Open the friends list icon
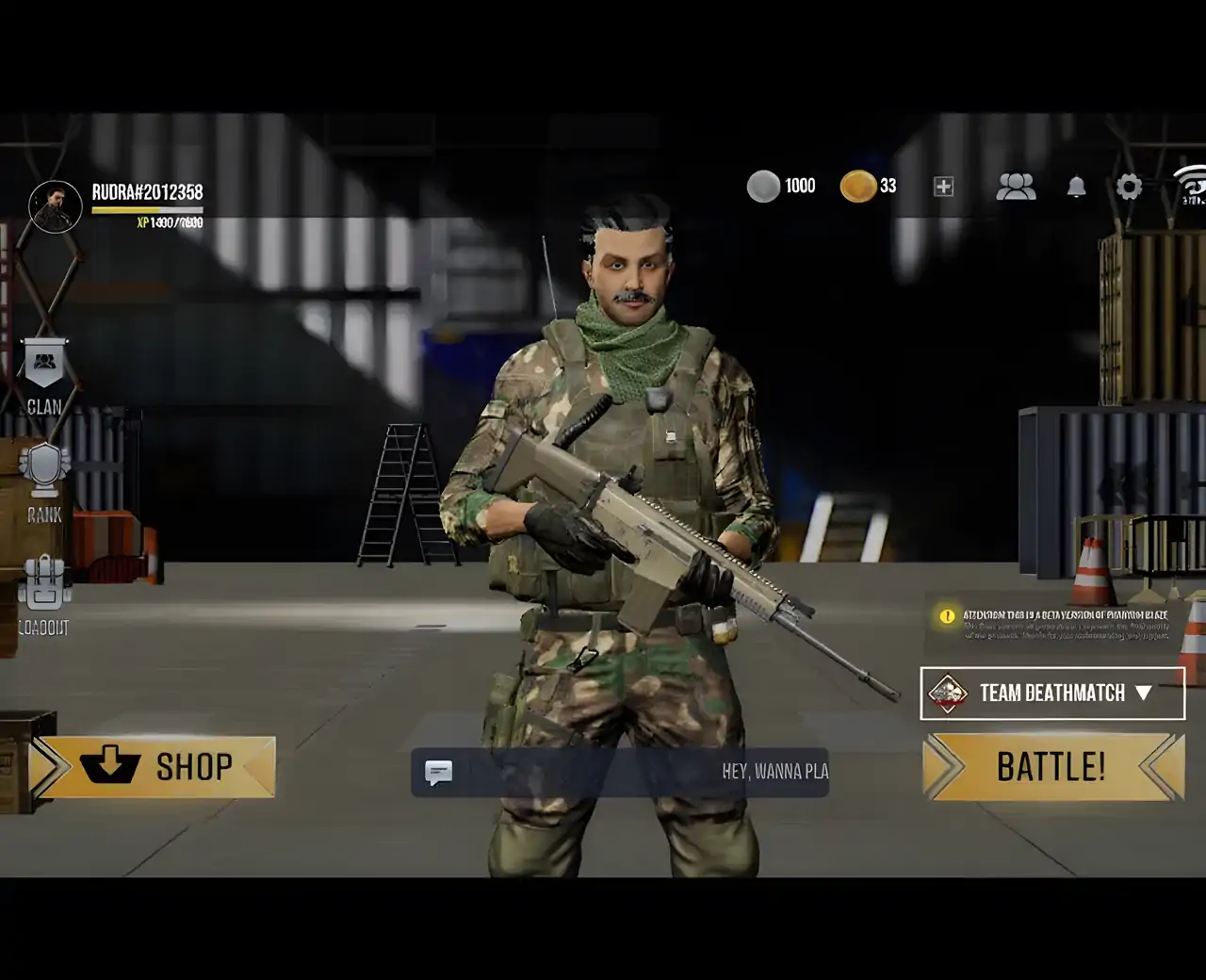Image resolution: width=1206 pixels, height=980 pixels. [x=1016, y=187]
